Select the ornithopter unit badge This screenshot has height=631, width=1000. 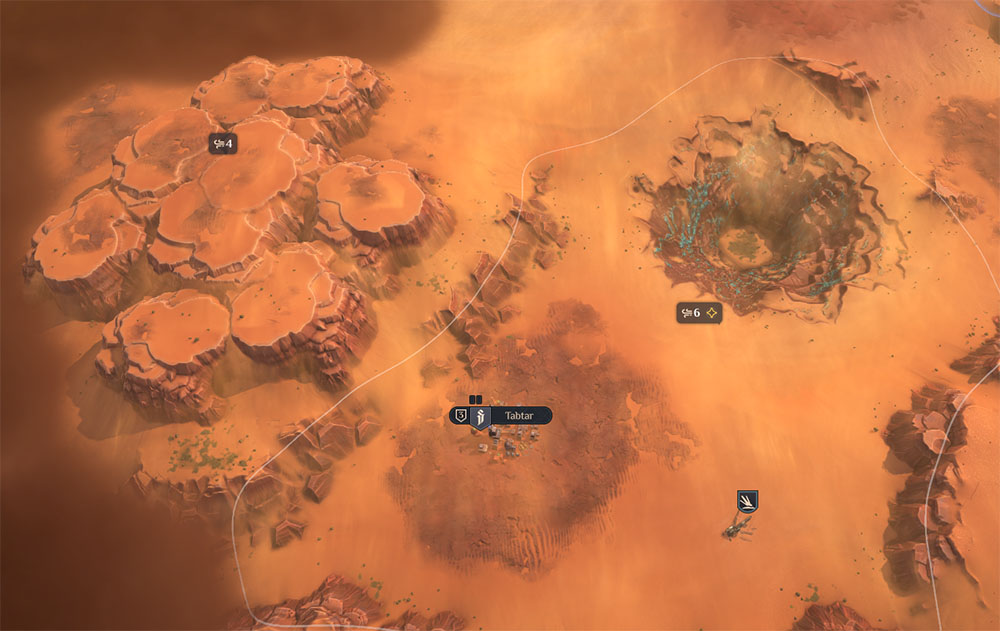[x=746, y=500]
